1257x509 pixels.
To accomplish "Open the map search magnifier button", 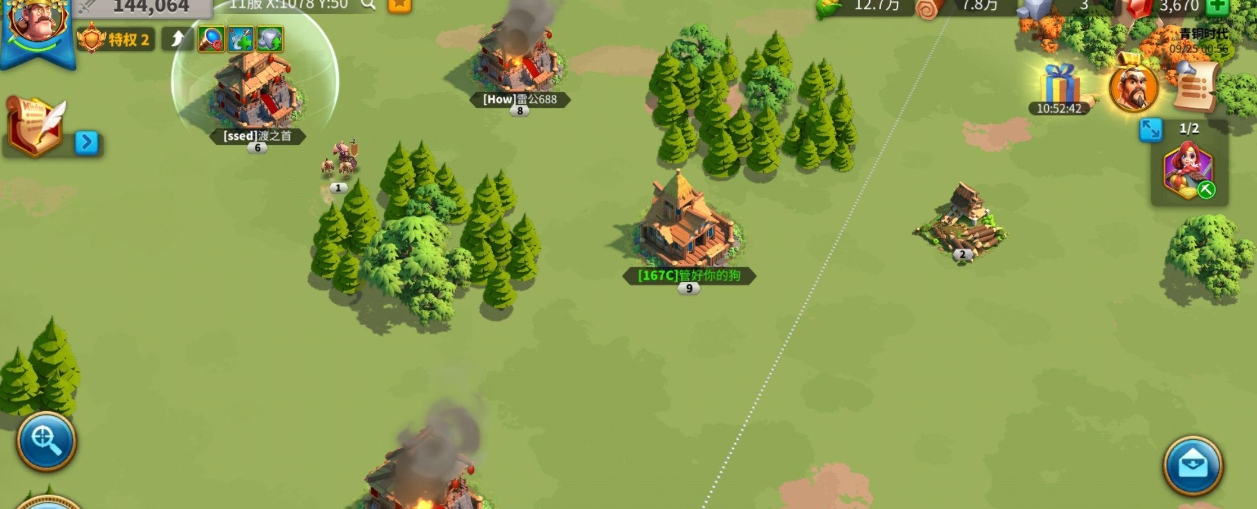I will 46,440.
